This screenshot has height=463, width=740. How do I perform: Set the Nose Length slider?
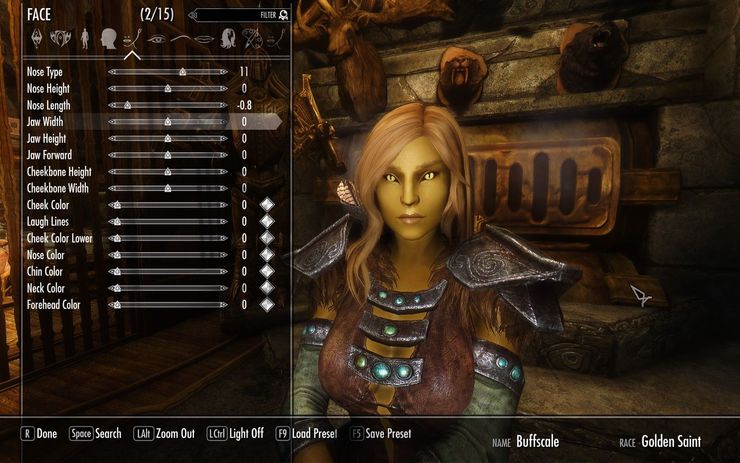128,105
